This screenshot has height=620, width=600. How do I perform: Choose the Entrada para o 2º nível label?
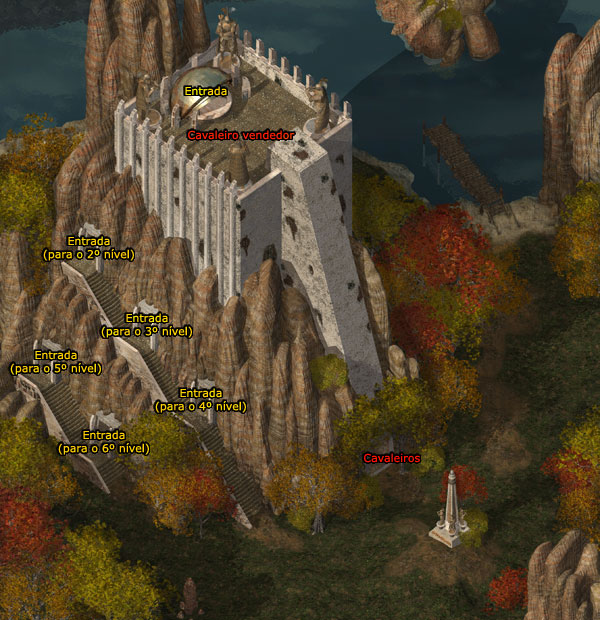pyautogui.click(x=89, y=247)
